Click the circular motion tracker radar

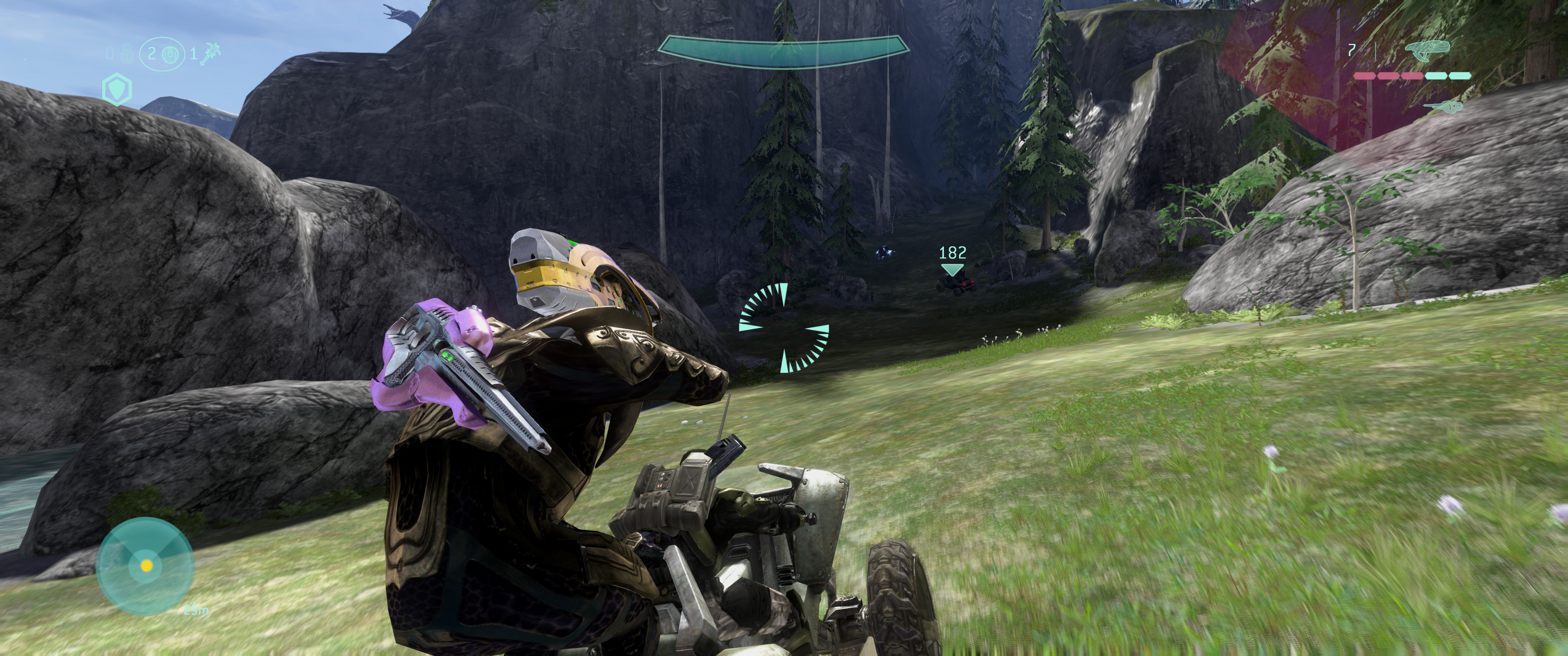coord(145,565)
